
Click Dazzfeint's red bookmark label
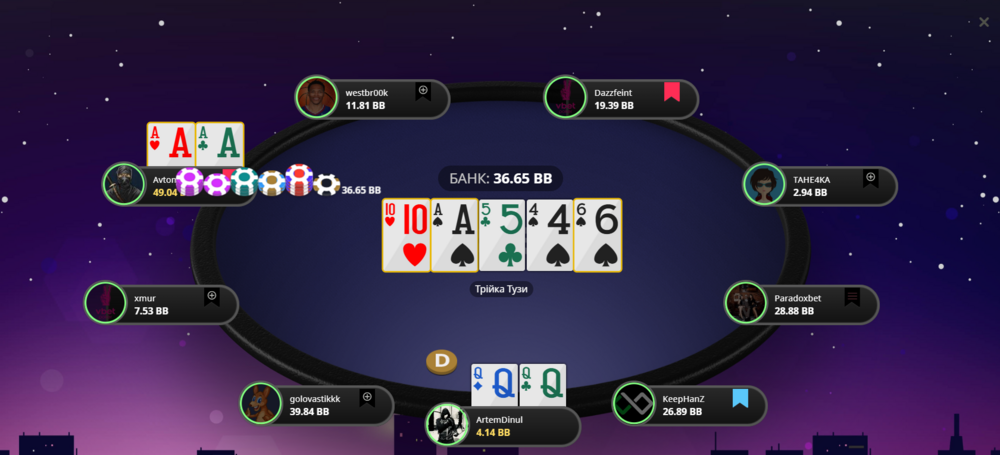671,93
